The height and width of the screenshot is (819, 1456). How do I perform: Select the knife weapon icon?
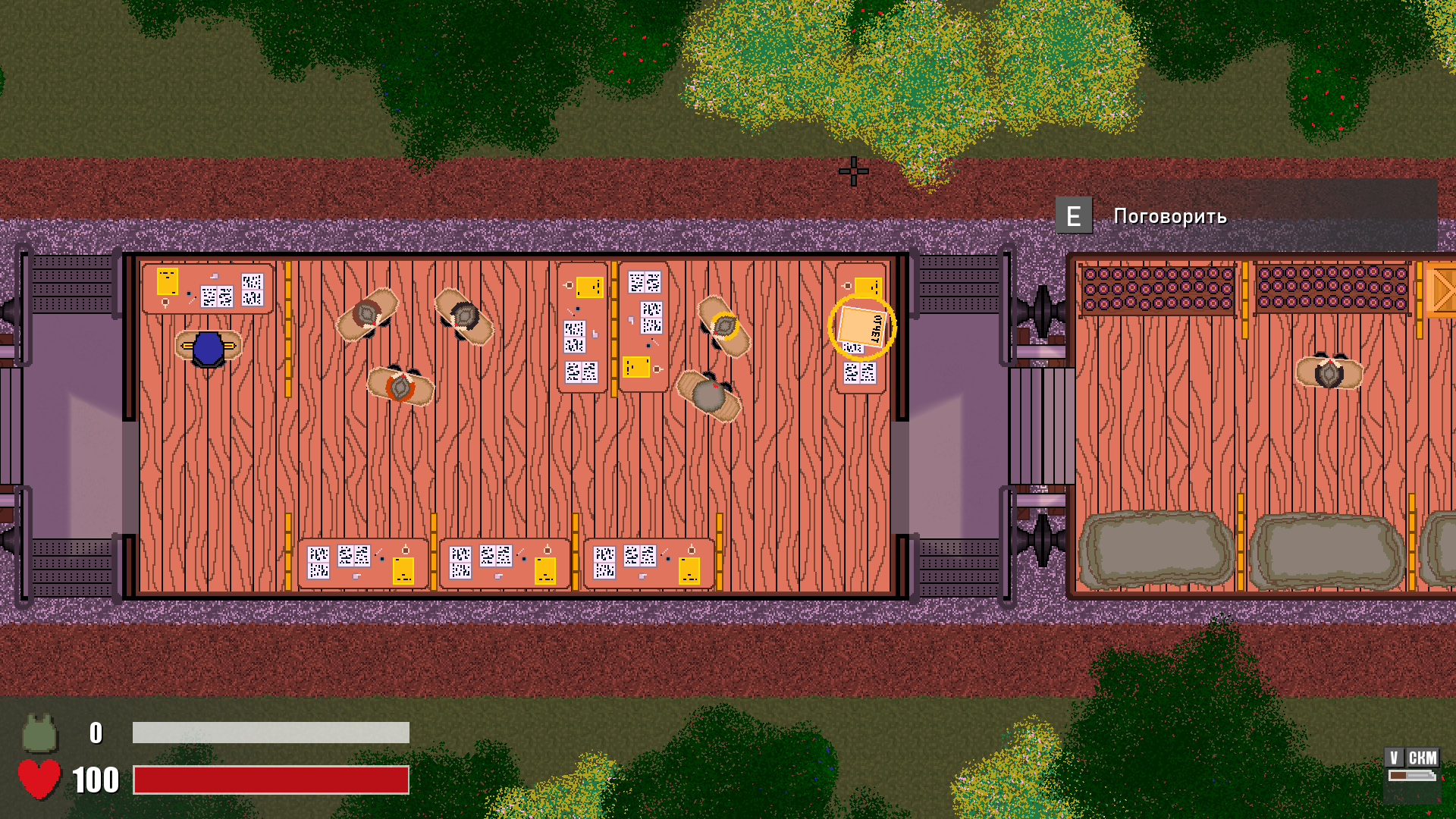(x=1411, y=776)
